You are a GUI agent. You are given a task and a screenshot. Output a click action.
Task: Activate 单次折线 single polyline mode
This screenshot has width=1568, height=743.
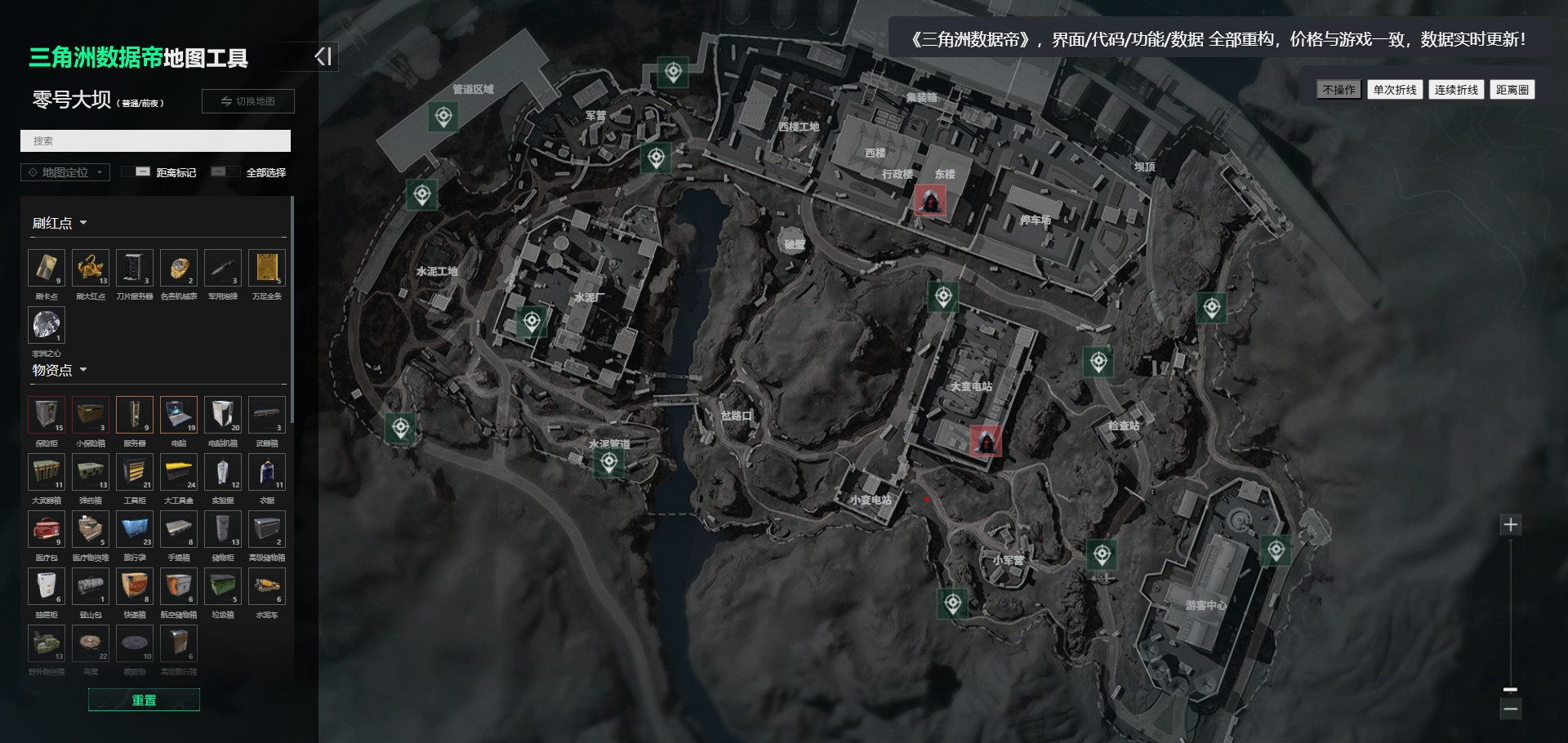click(1395, 90)
